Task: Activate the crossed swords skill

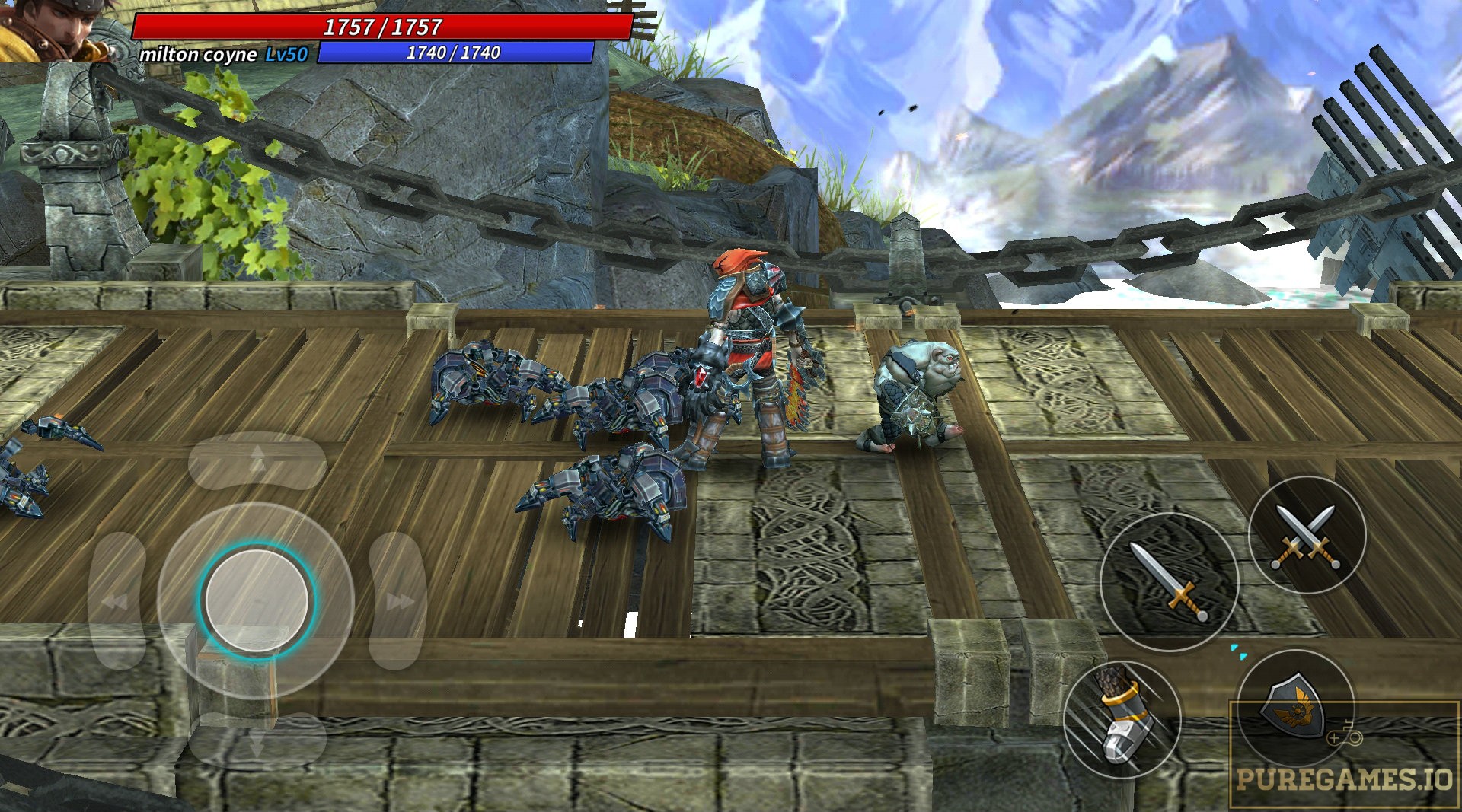Action: tap(1307, 536)
